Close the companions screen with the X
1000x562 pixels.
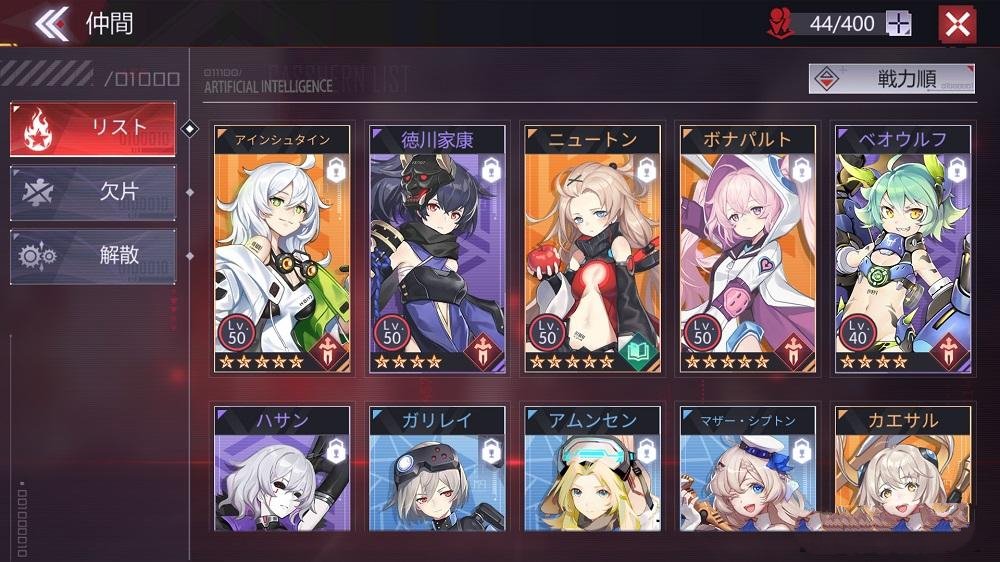957,24
